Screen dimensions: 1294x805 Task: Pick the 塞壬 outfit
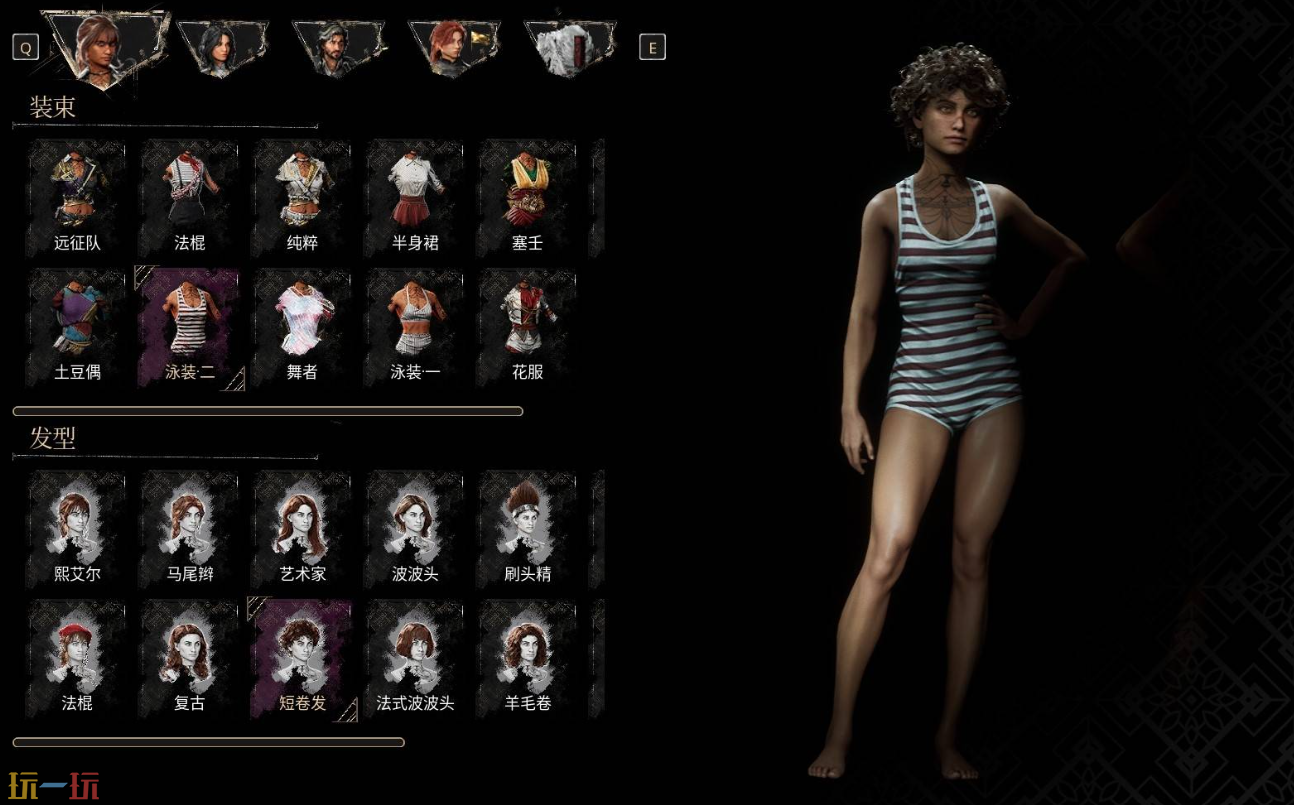[527, 198]
